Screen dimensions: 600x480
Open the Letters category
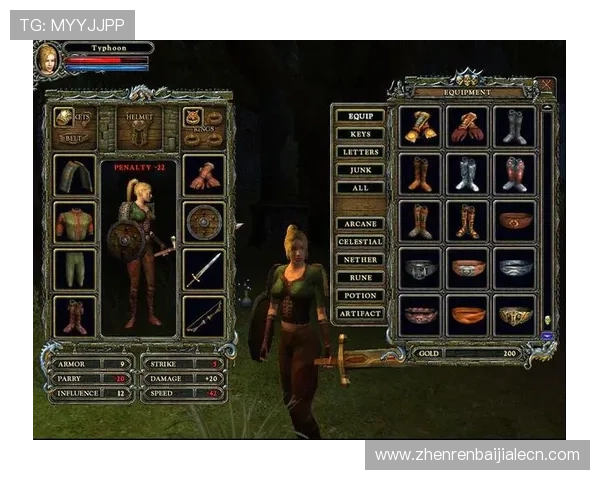click(360, 152)
